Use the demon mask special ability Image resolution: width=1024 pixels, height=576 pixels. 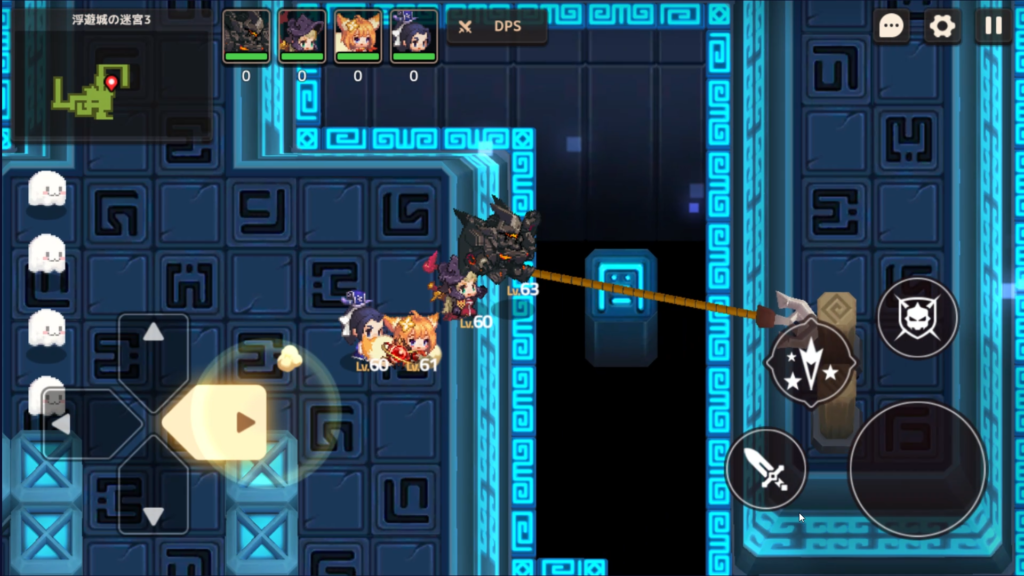[x=917, y=318]
